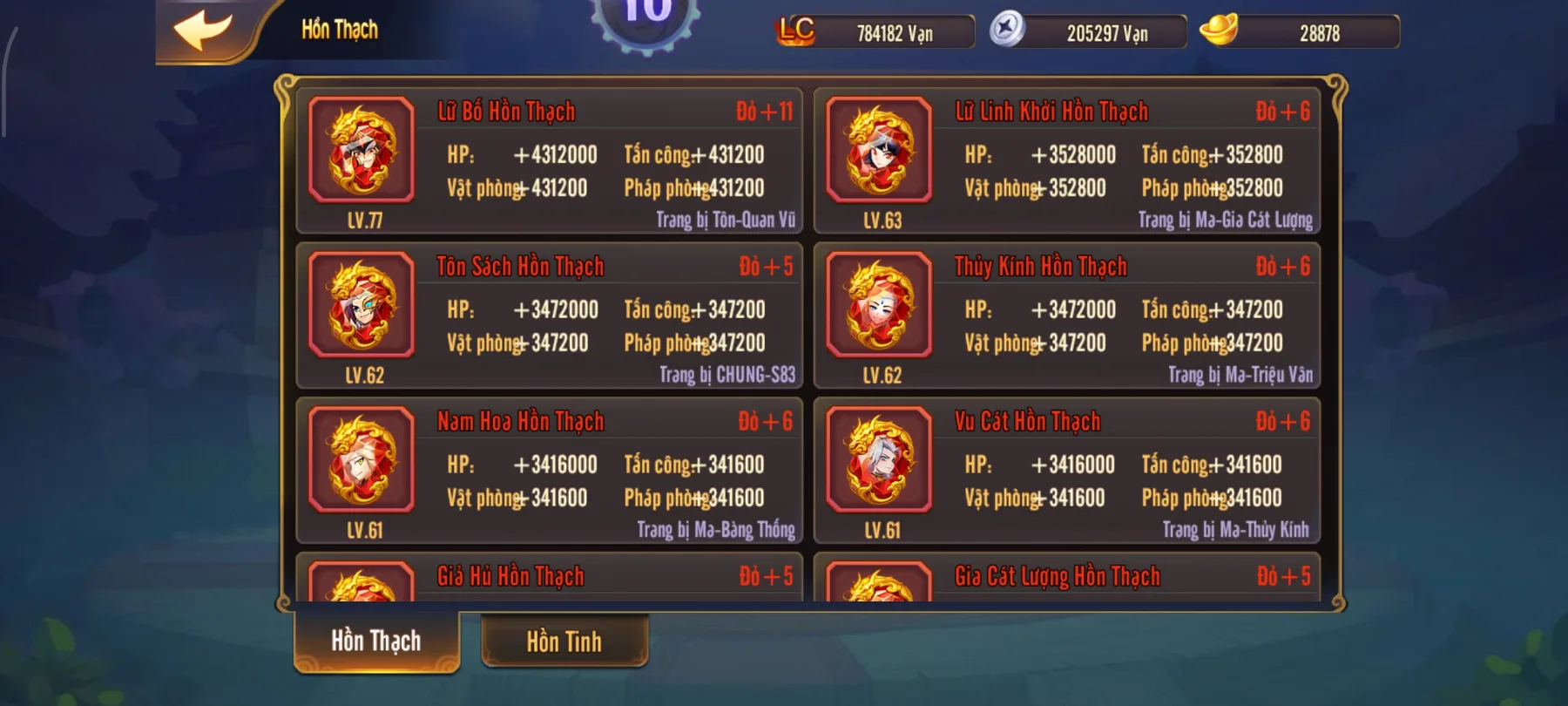Screen dimensions: 1568x706
Task: Click the gold ingot currency icon
Action: coord(1225,32)
